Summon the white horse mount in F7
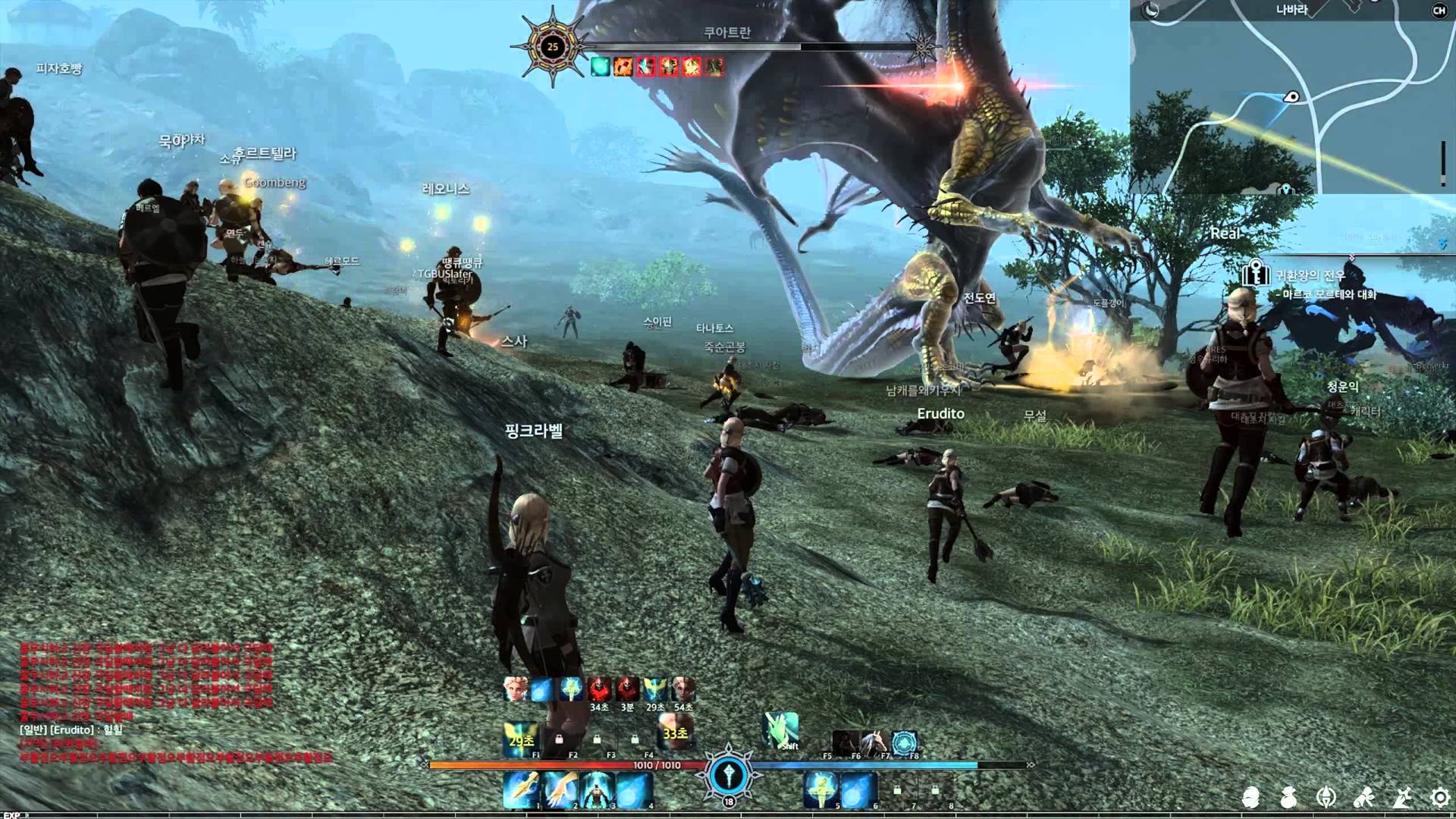Viewport: 1456px width, 819px height. click(874, 742)
